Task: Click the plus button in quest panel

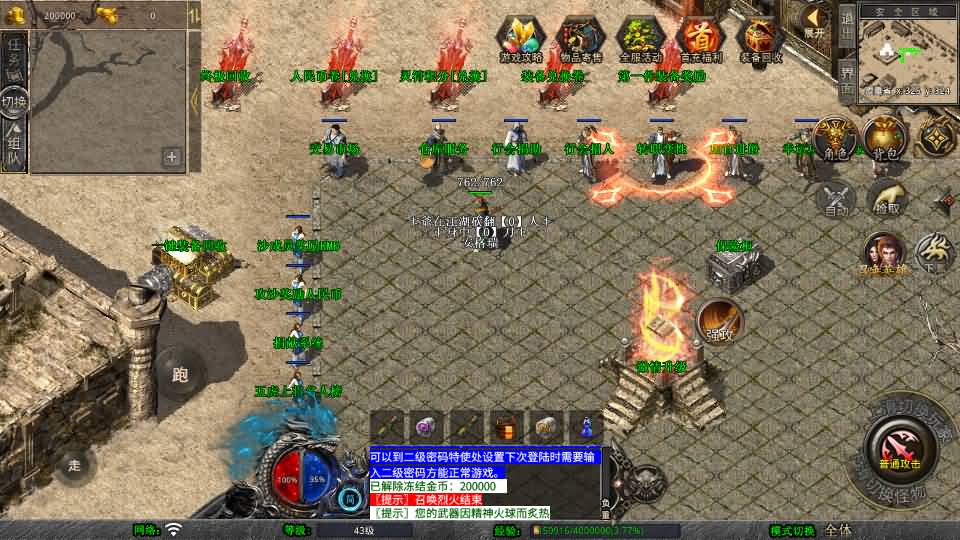Action: coord(172,156)
